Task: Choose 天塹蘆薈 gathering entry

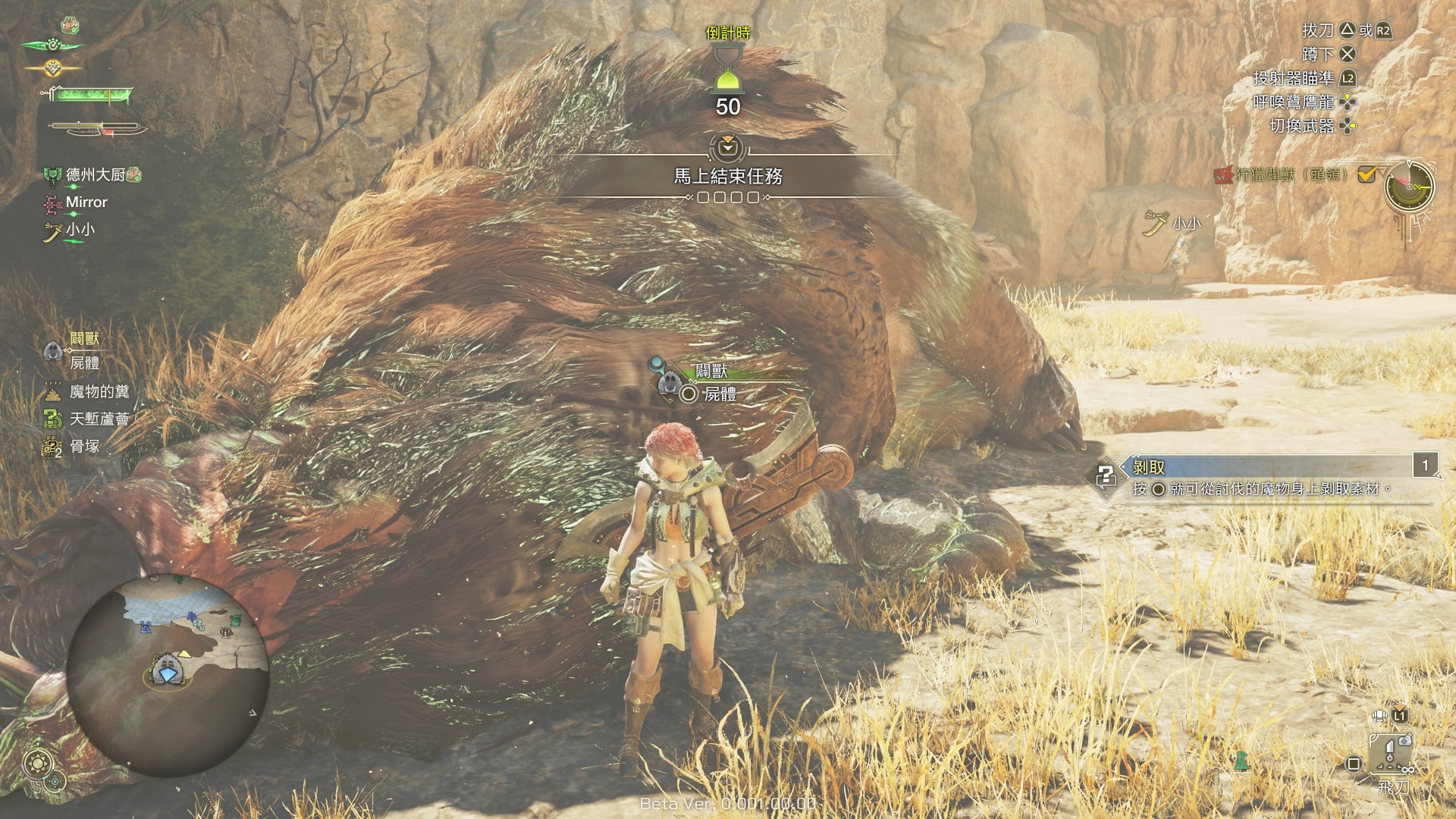Action: (x=99, y=419)
